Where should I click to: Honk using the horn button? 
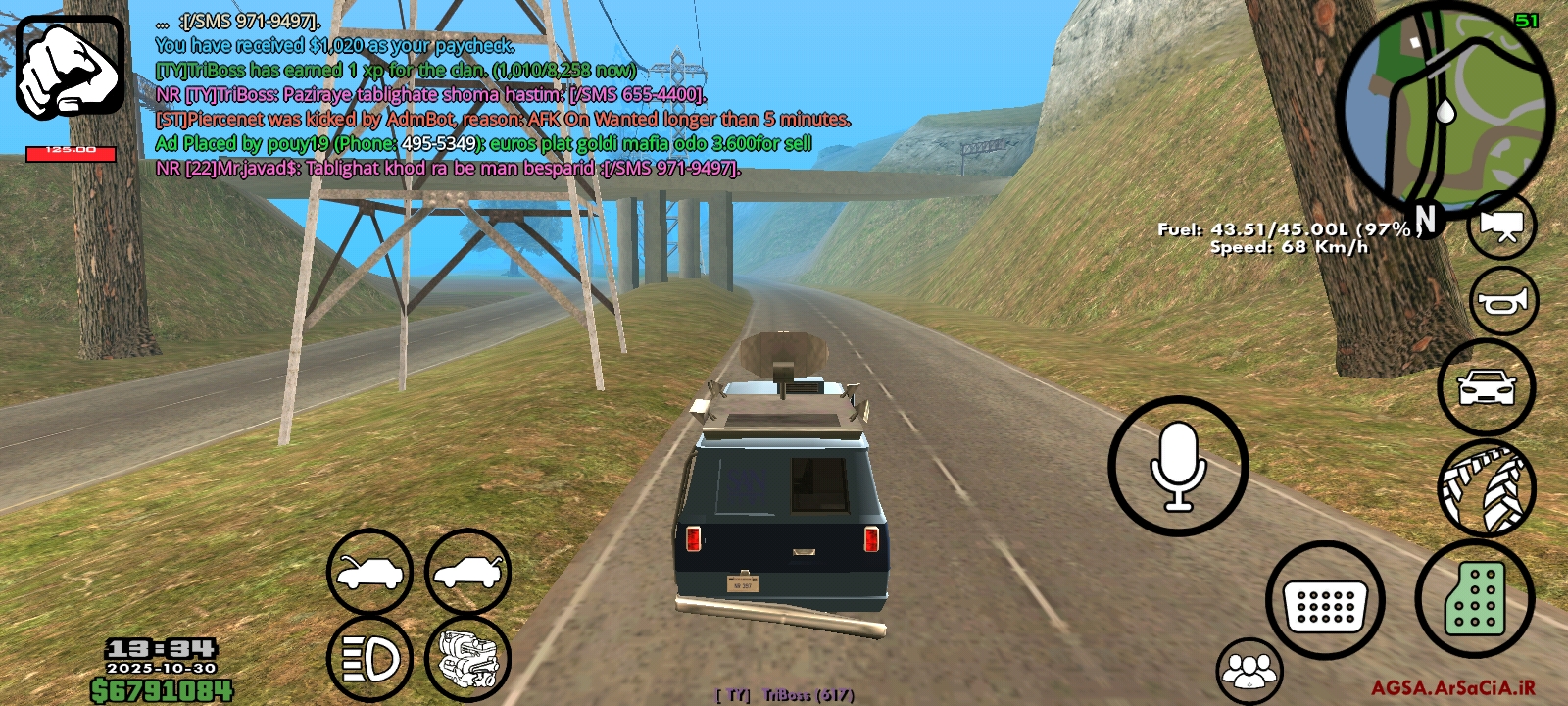(1503, 301)
